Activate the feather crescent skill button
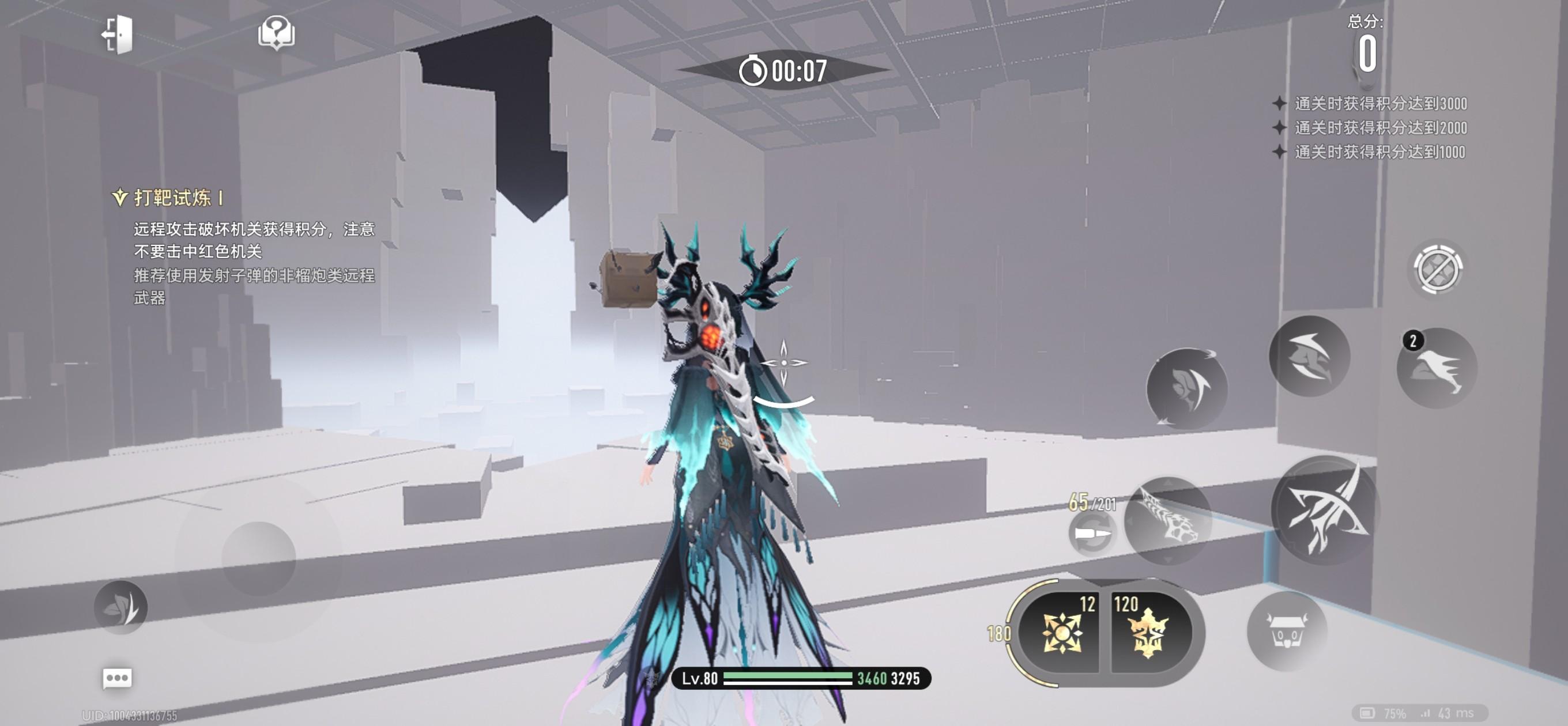 click(1186, 388)
